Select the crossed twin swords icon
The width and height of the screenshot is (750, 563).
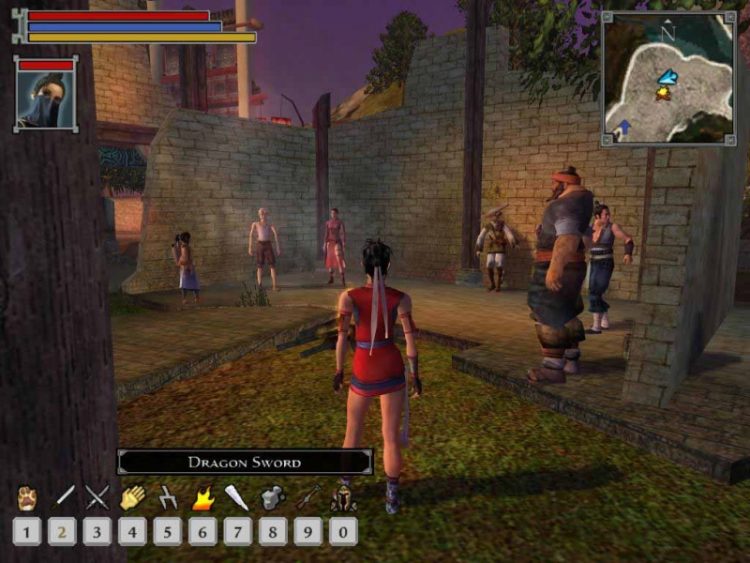click(x=97, y=497)
